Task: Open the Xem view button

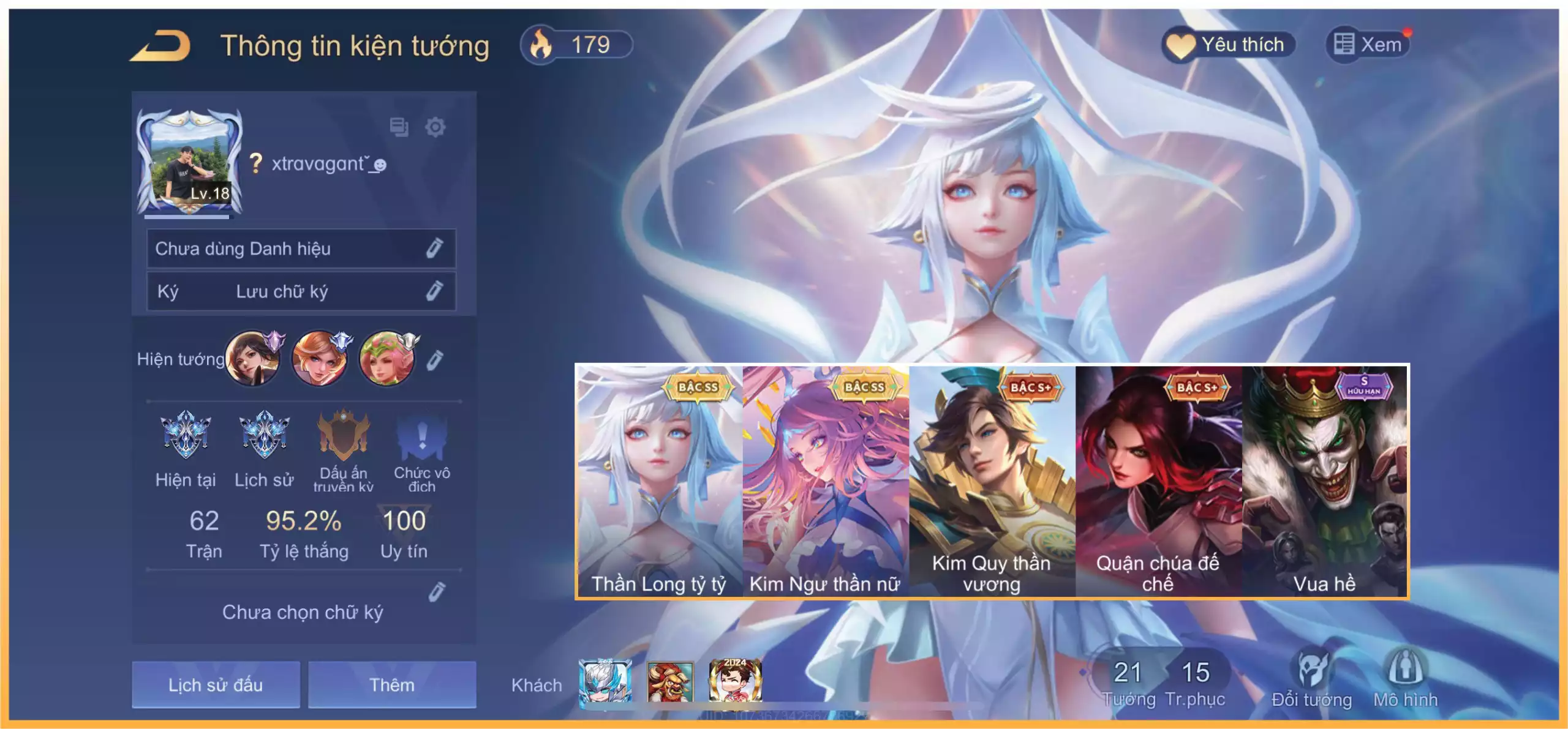Action: pos(1368,45)
